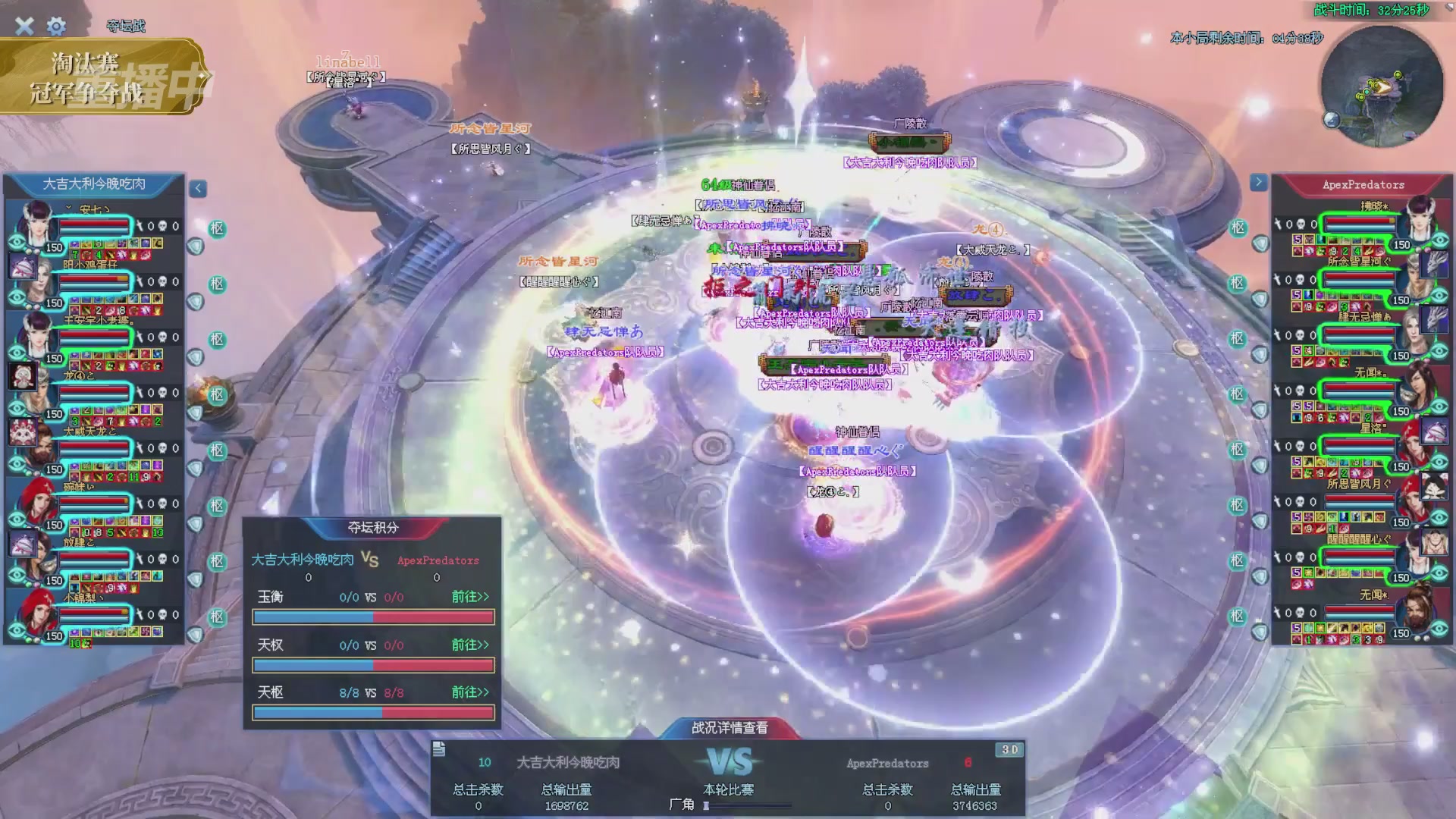Click the circular minimap
This screenshot has height=819, width=1456.
click(x=1382, y=85)
